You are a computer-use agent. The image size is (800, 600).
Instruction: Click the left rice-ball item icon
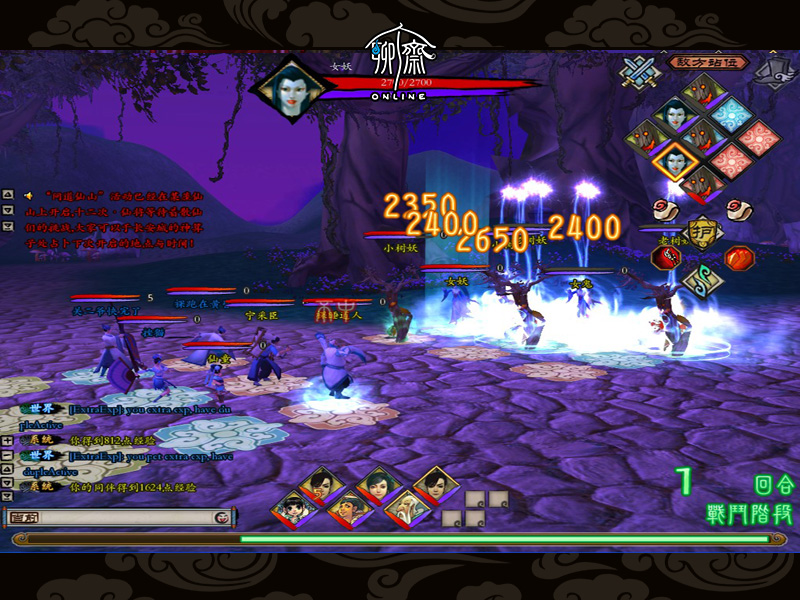click(x=665, y=209)
